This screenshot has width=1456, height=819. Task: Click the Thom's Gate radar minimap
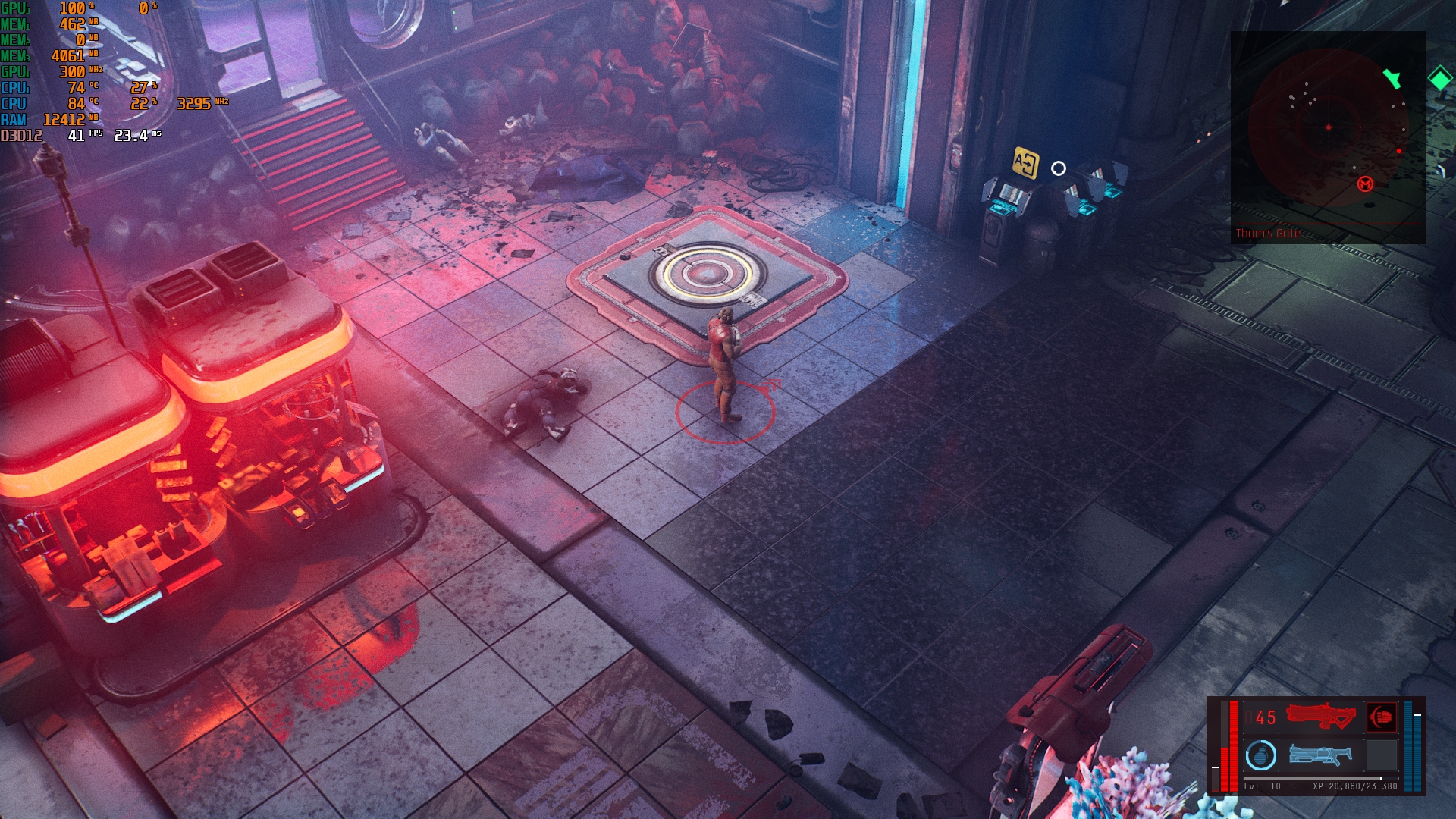(1328, 127)
